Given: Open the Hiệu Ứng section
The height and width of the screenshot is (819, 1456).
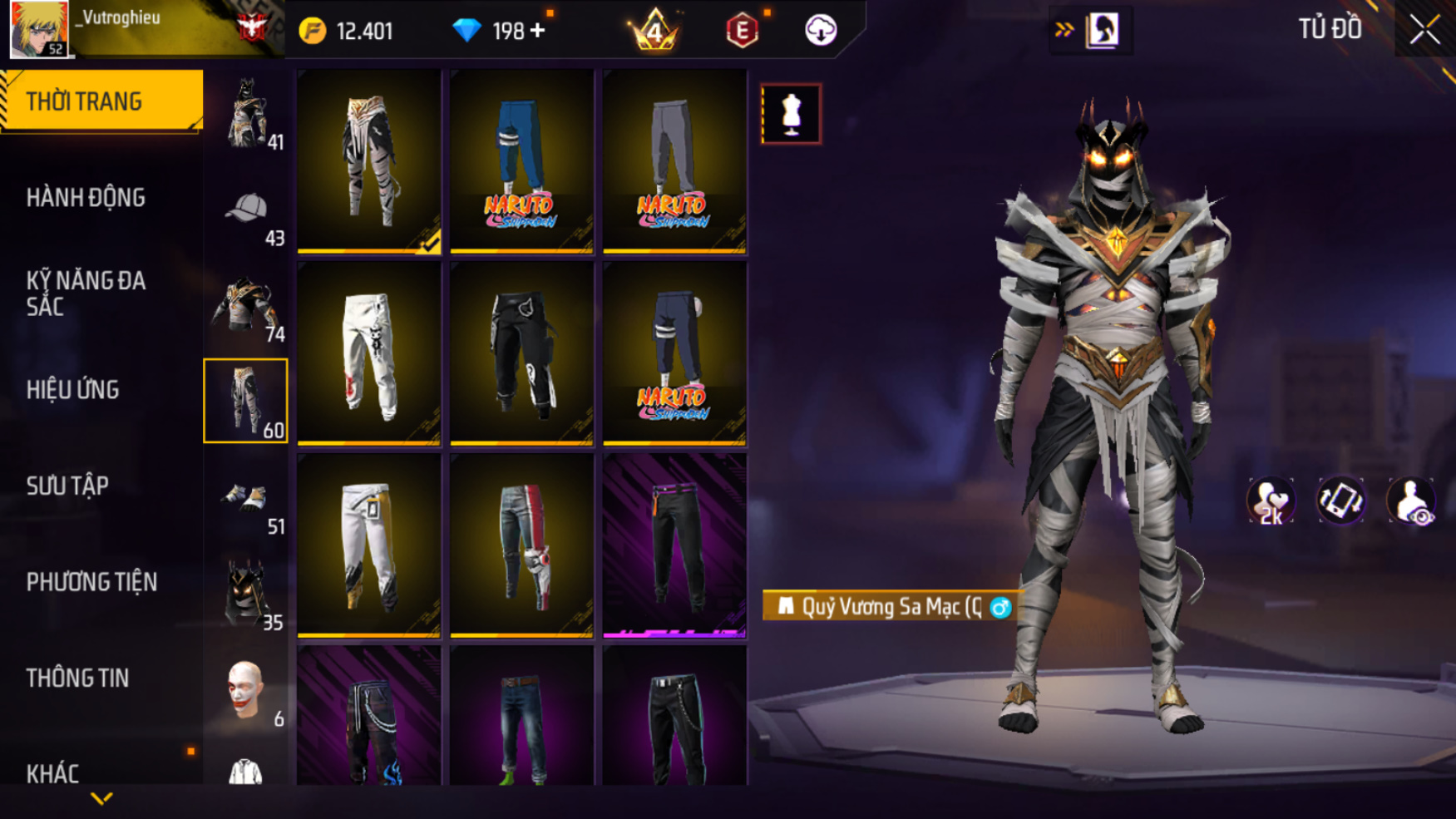Looking at the screenshot, I should coord(73,390).
